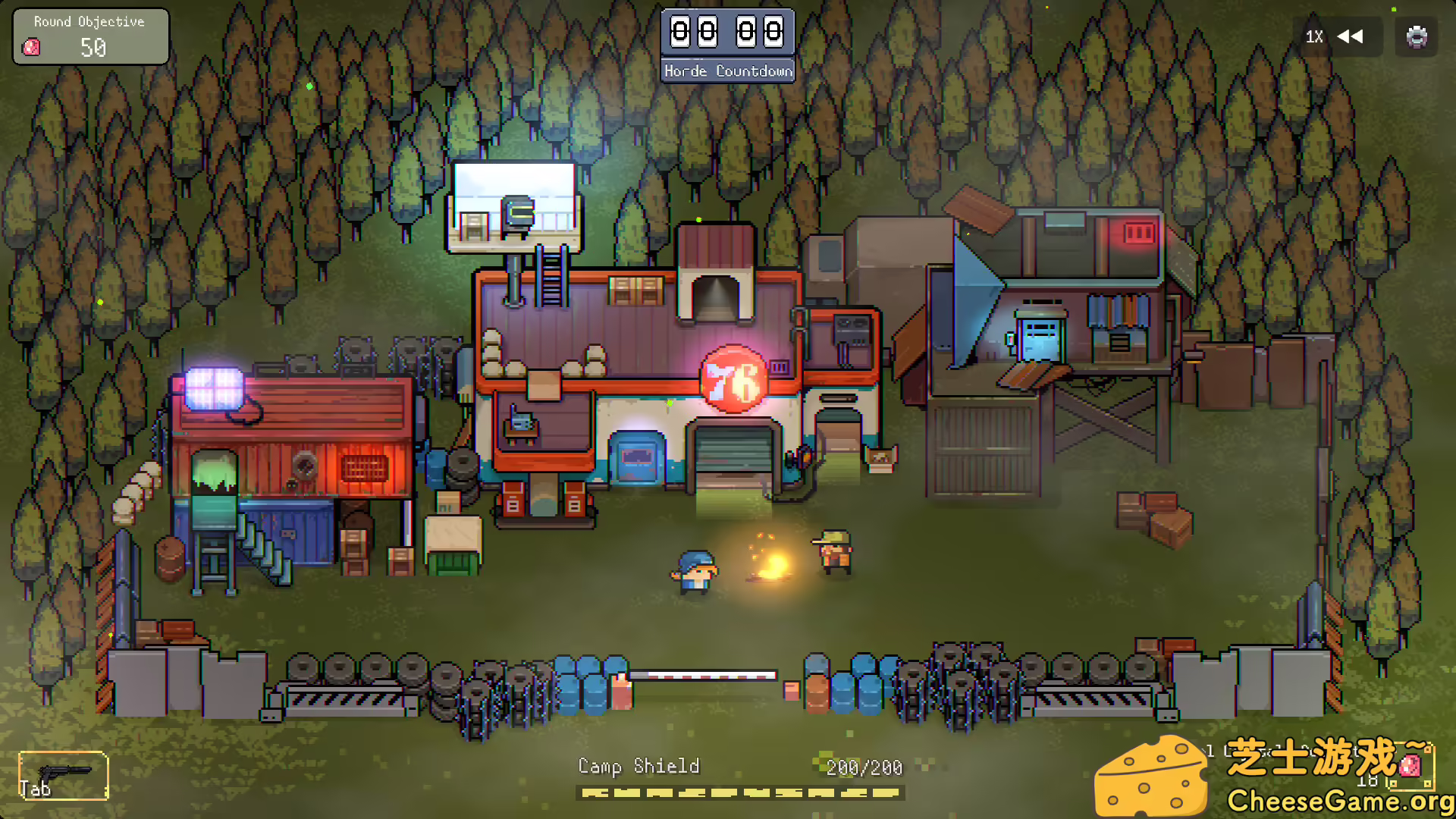Open the settings gear menu
The width and height of the screenshot is (1456, 819).
[1415, 36]
